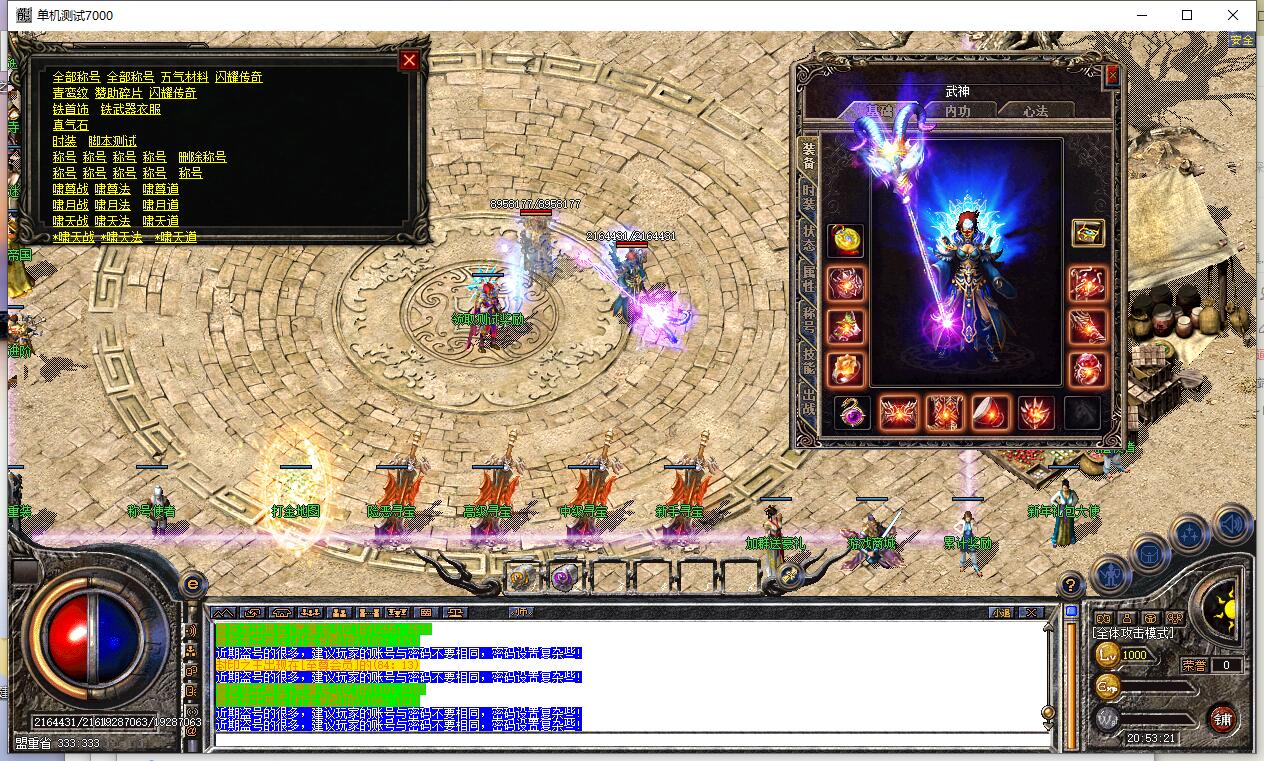Open the 技能 side tab
The image size is (1264, 761).
coord(808,365)
